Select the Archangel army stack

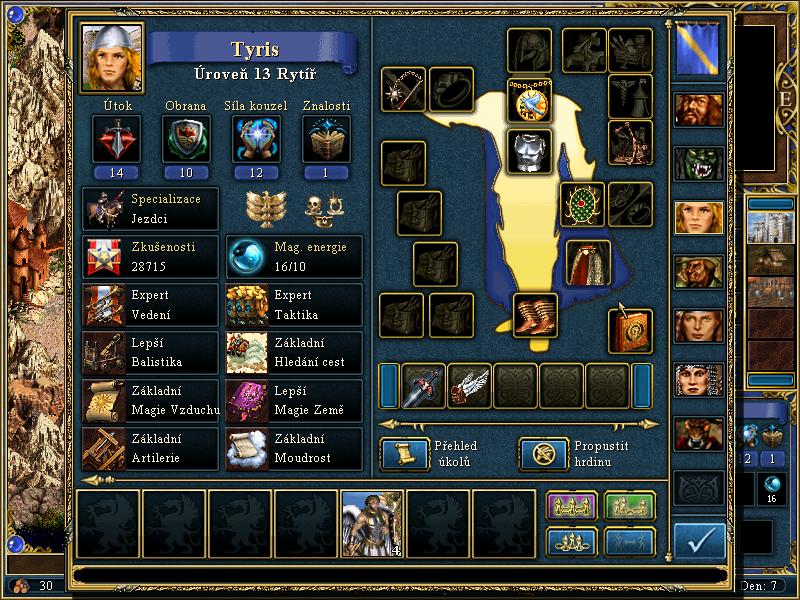click(372, 523)
